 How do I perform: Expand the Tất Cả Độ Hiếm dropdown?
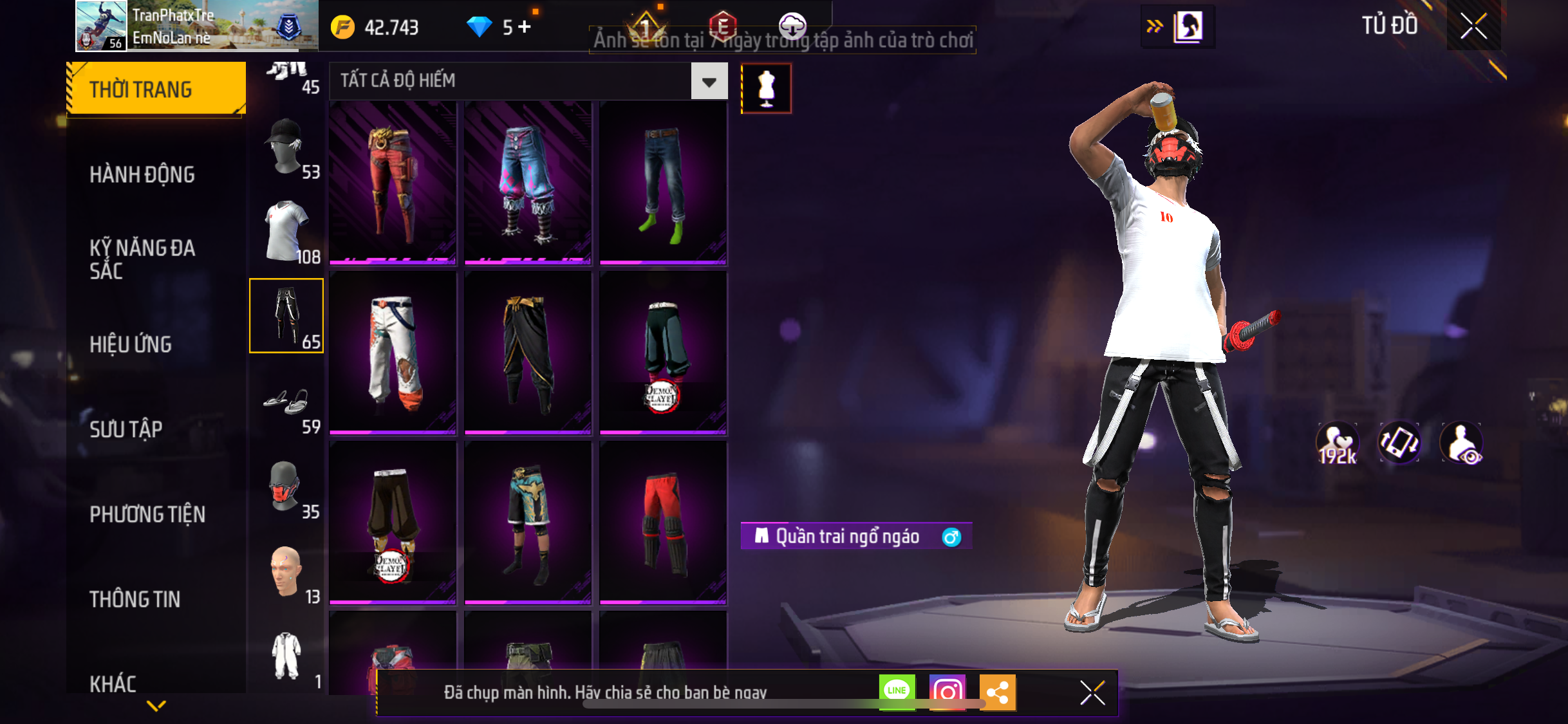(709, 82)
